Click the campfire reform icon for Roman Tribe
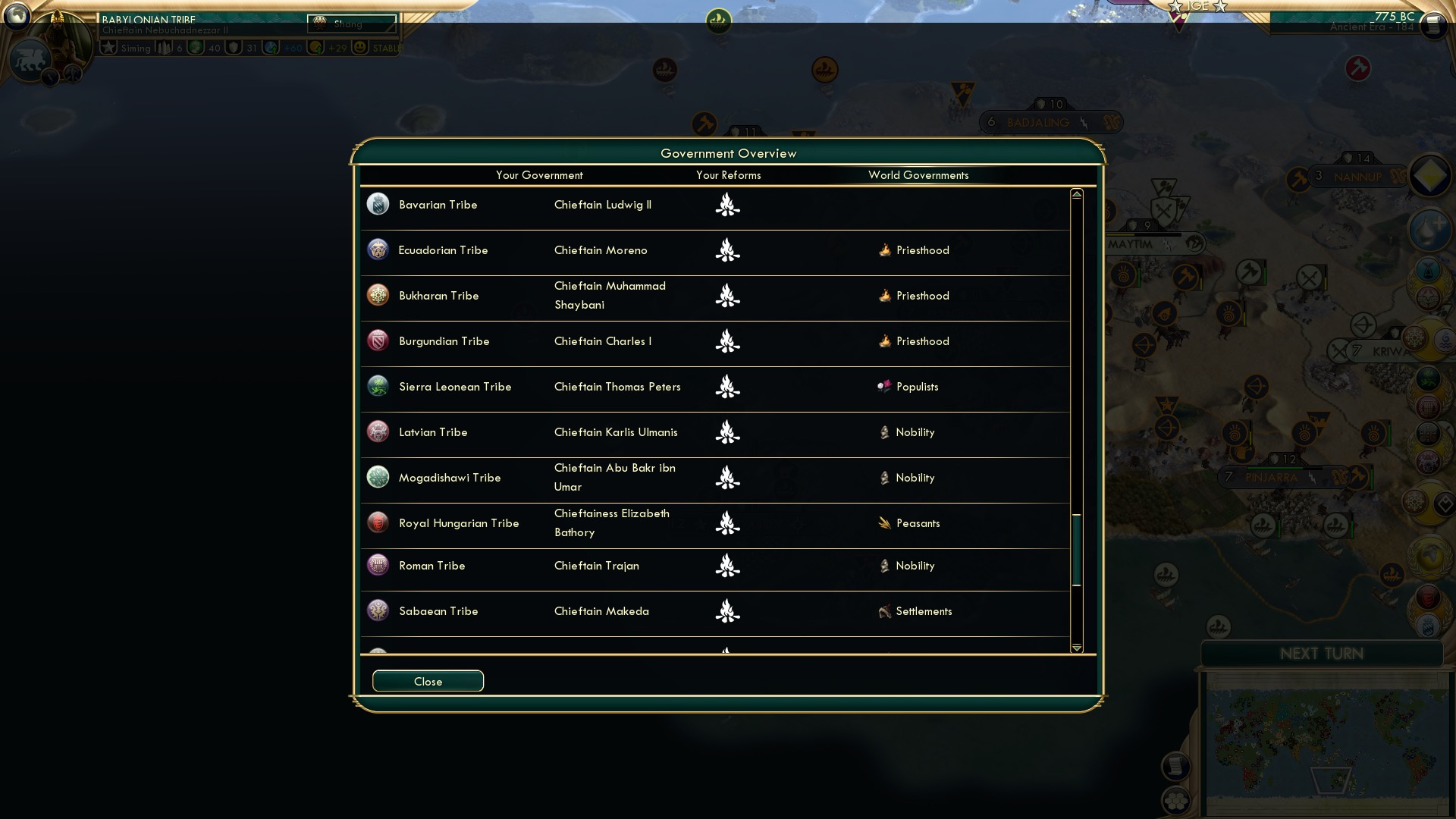This screenshot has width=1456, height=819. tap(727, 566)
